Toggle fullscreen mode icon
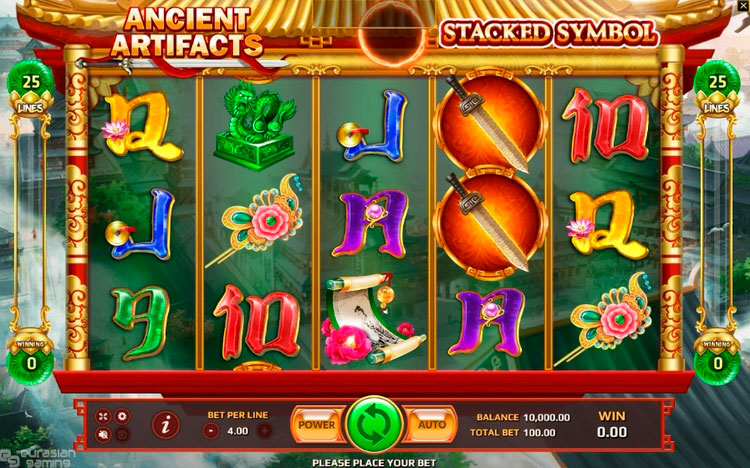Image resolution: width=750 pixels, height=468 pixels. (103, 415)
